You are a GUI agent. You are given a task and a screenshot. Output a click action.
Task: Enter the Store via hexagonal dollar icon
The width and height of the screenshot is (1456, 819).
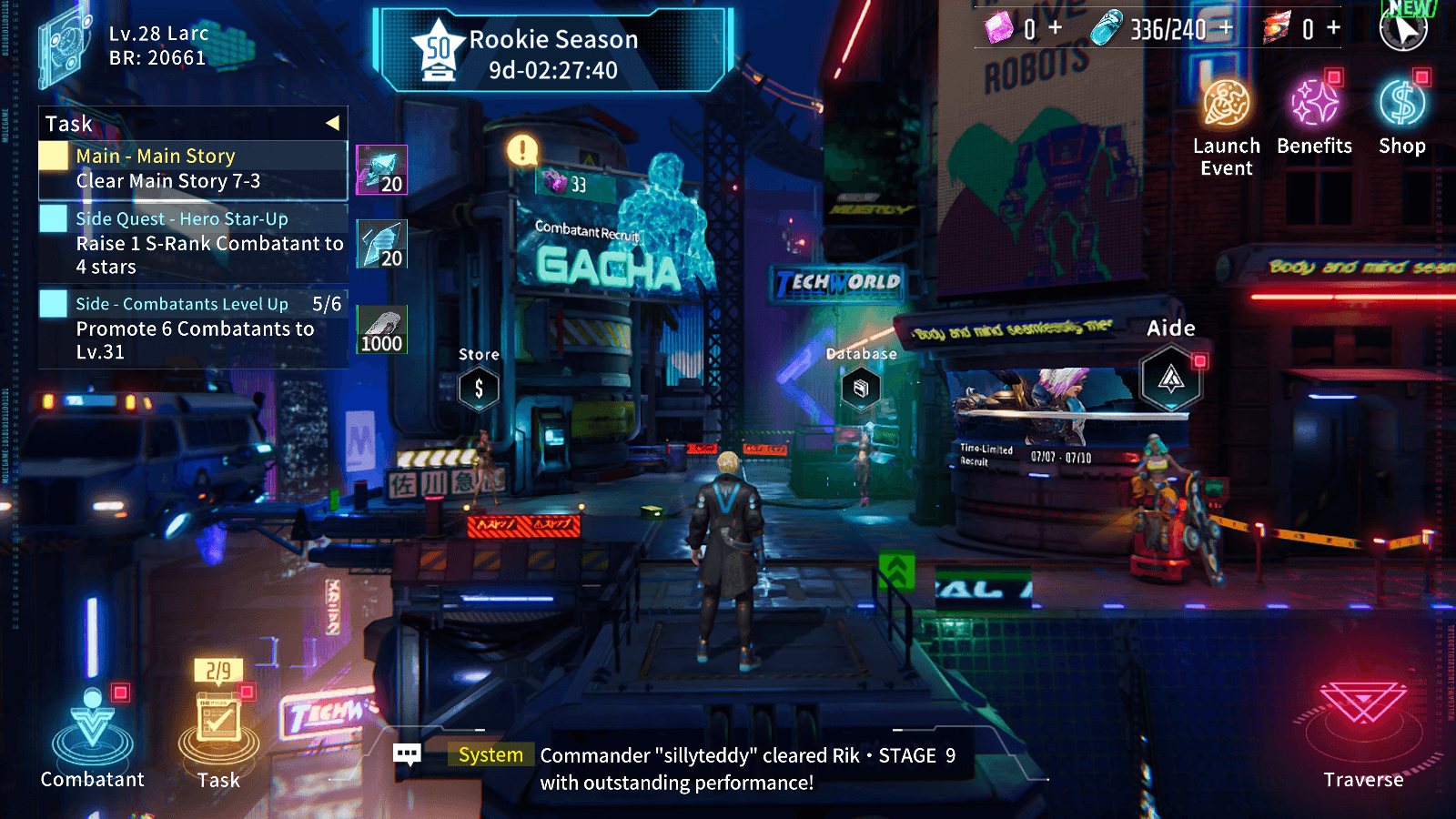(478, 389)
